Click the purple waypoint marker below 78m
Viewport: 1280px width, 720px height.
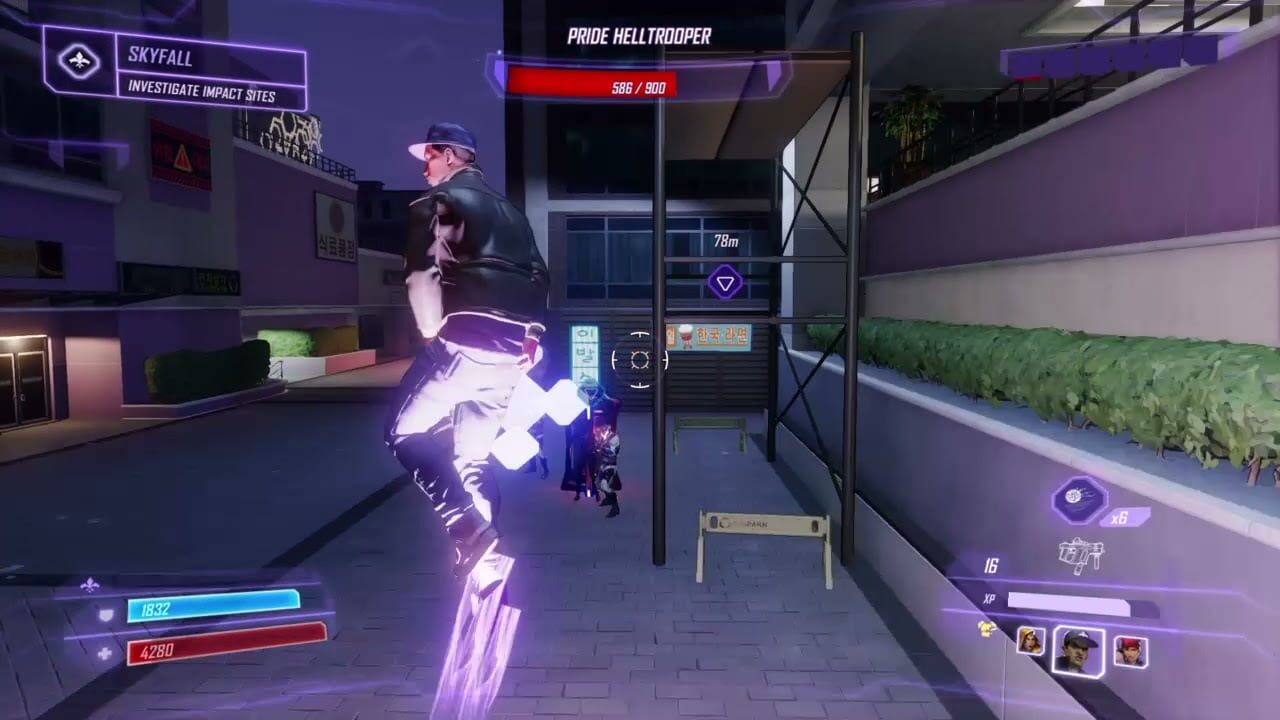(724, 282)
